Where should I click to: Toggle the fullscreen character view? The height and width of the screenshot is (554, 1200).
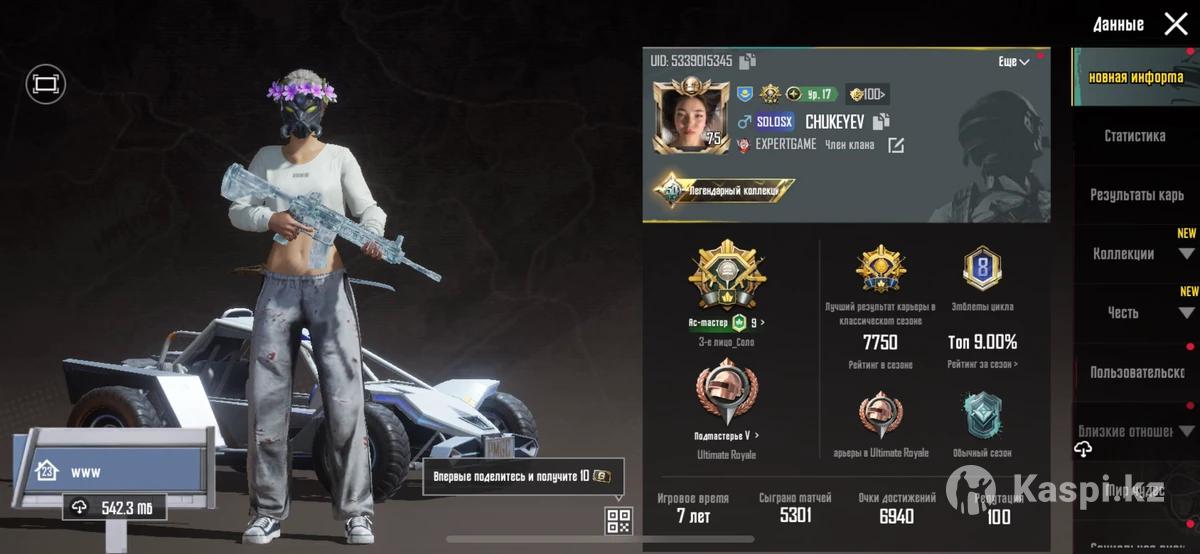point(45,85)
